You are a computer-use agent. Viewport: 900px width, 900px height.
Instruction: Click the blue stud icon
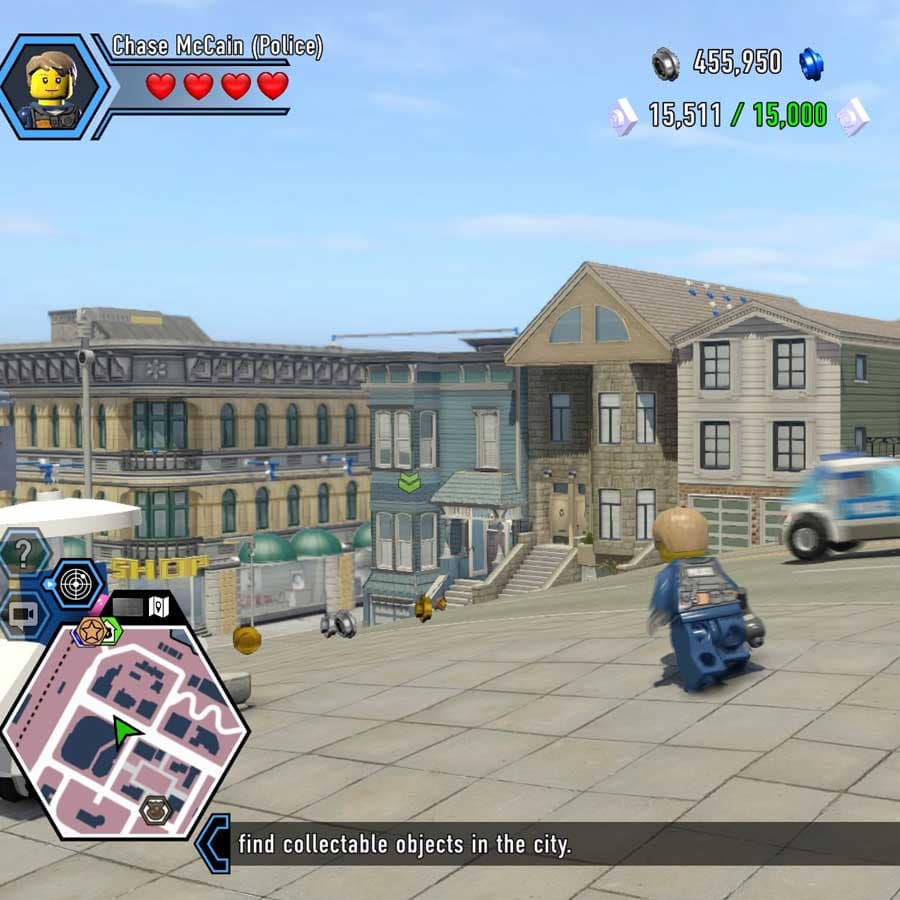point(810,63)
